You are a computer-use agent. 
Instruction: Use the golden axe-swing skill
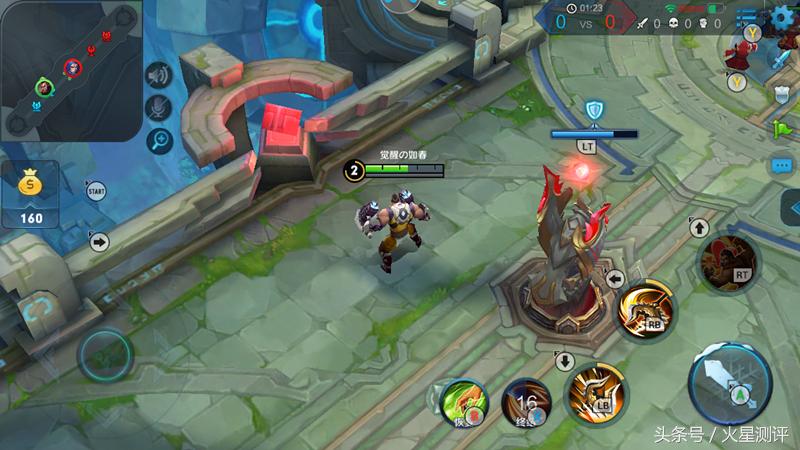point(647,312)
